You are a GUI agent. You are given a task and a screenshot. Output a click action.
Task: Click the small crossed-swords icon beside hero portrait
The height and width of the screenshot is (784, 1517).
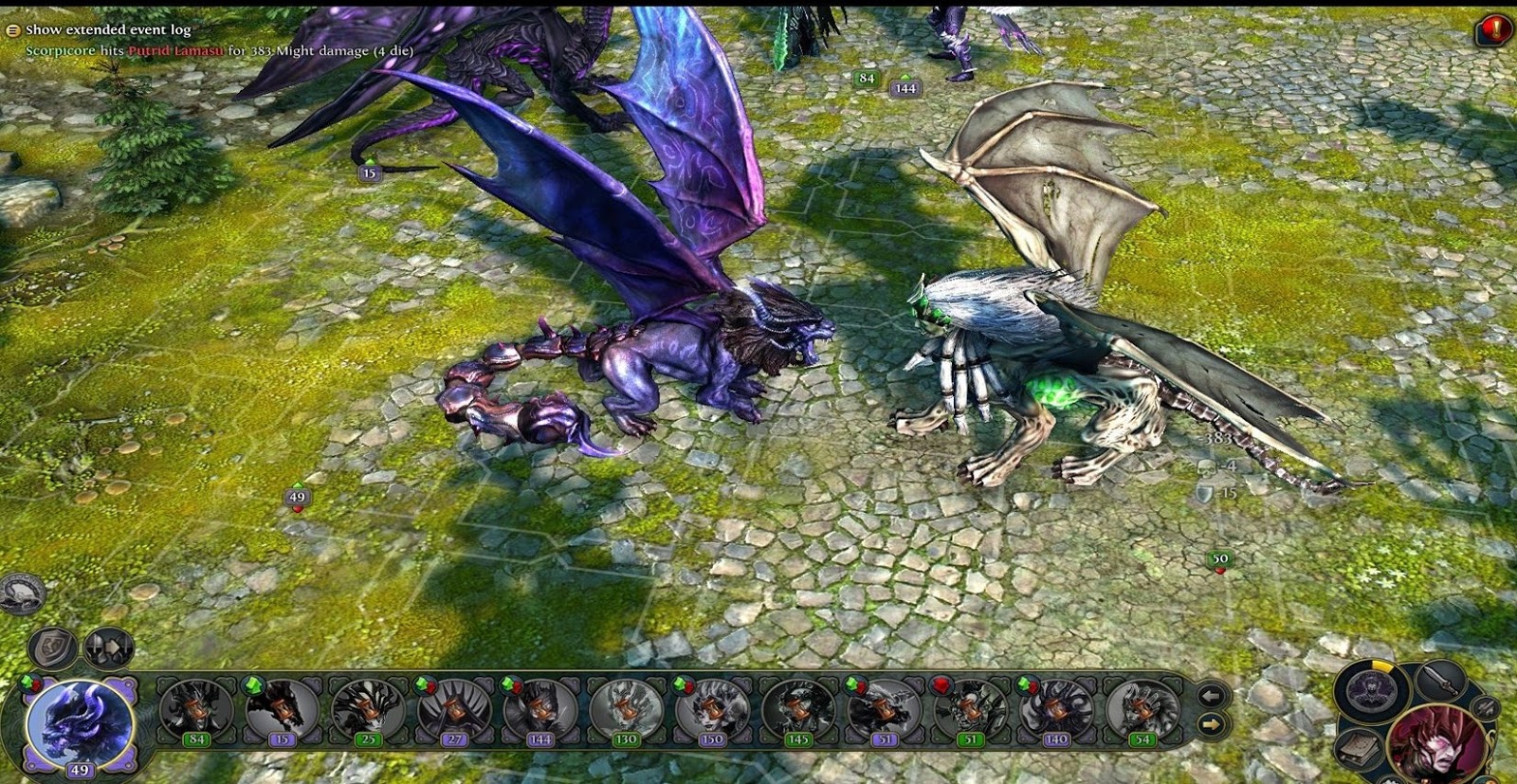coord(1486,709)
